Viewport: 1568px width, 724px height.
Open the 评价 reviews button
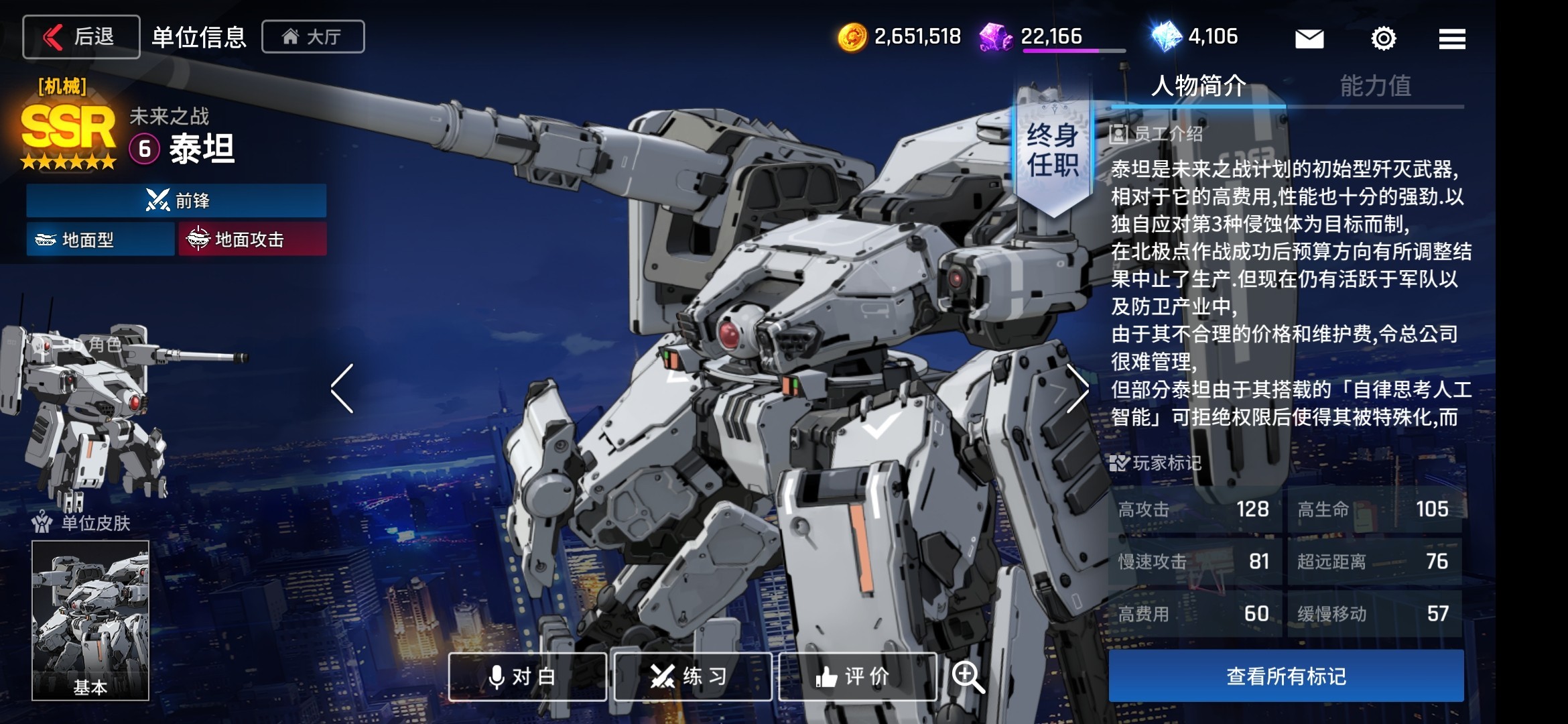858,676
